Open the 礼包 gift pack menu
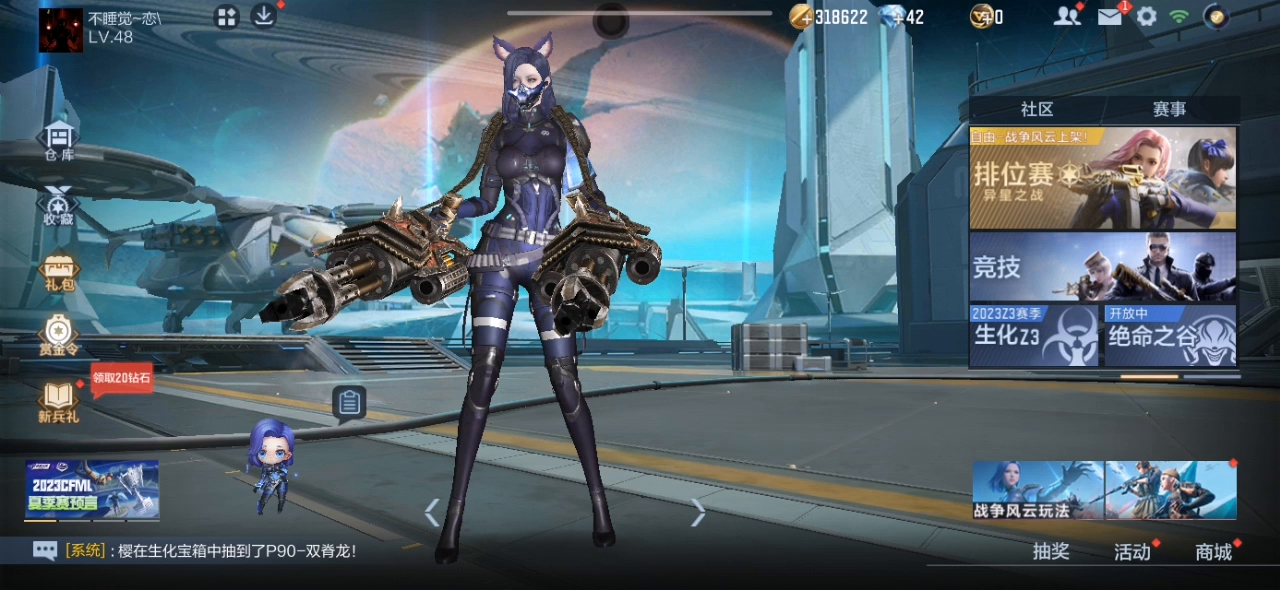The height and width of the screenshot is (590, 1280). point(59,272)
